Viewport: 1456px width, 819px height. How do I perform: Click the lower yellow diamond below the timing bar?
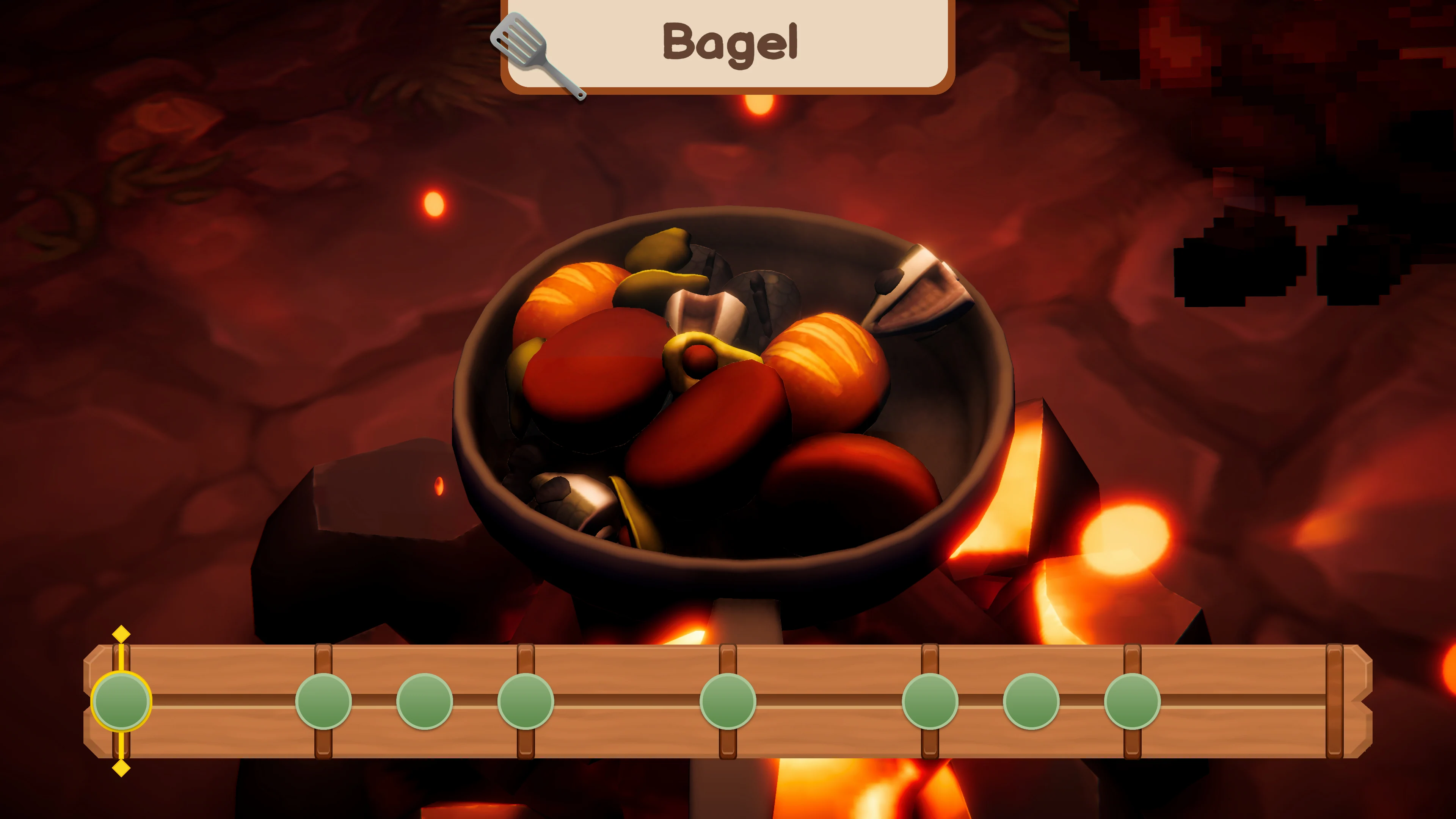121,767
